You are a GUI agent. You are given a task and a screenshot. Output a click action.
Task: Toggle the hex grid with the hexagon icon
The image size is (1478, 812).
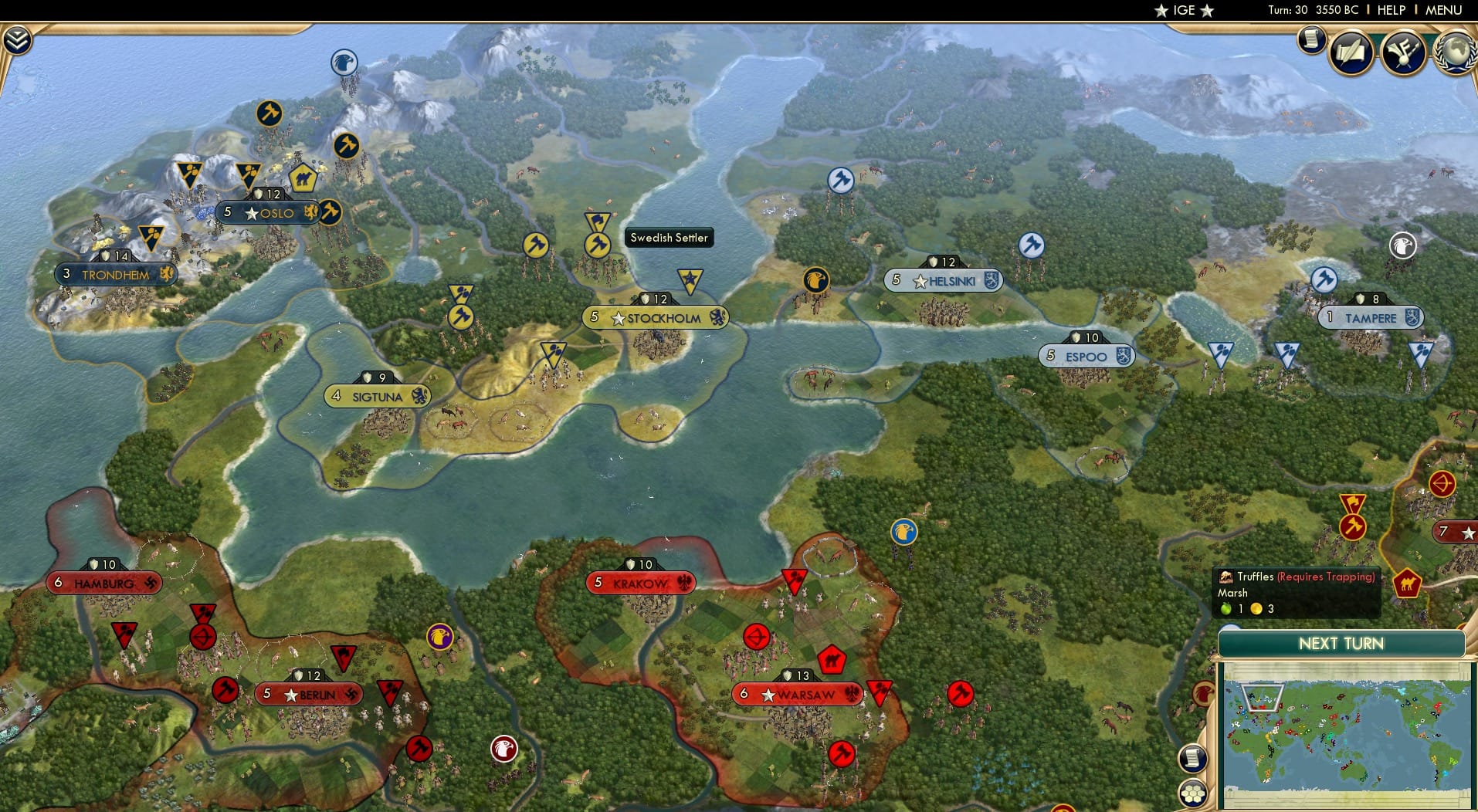[x=1192, y=793]
